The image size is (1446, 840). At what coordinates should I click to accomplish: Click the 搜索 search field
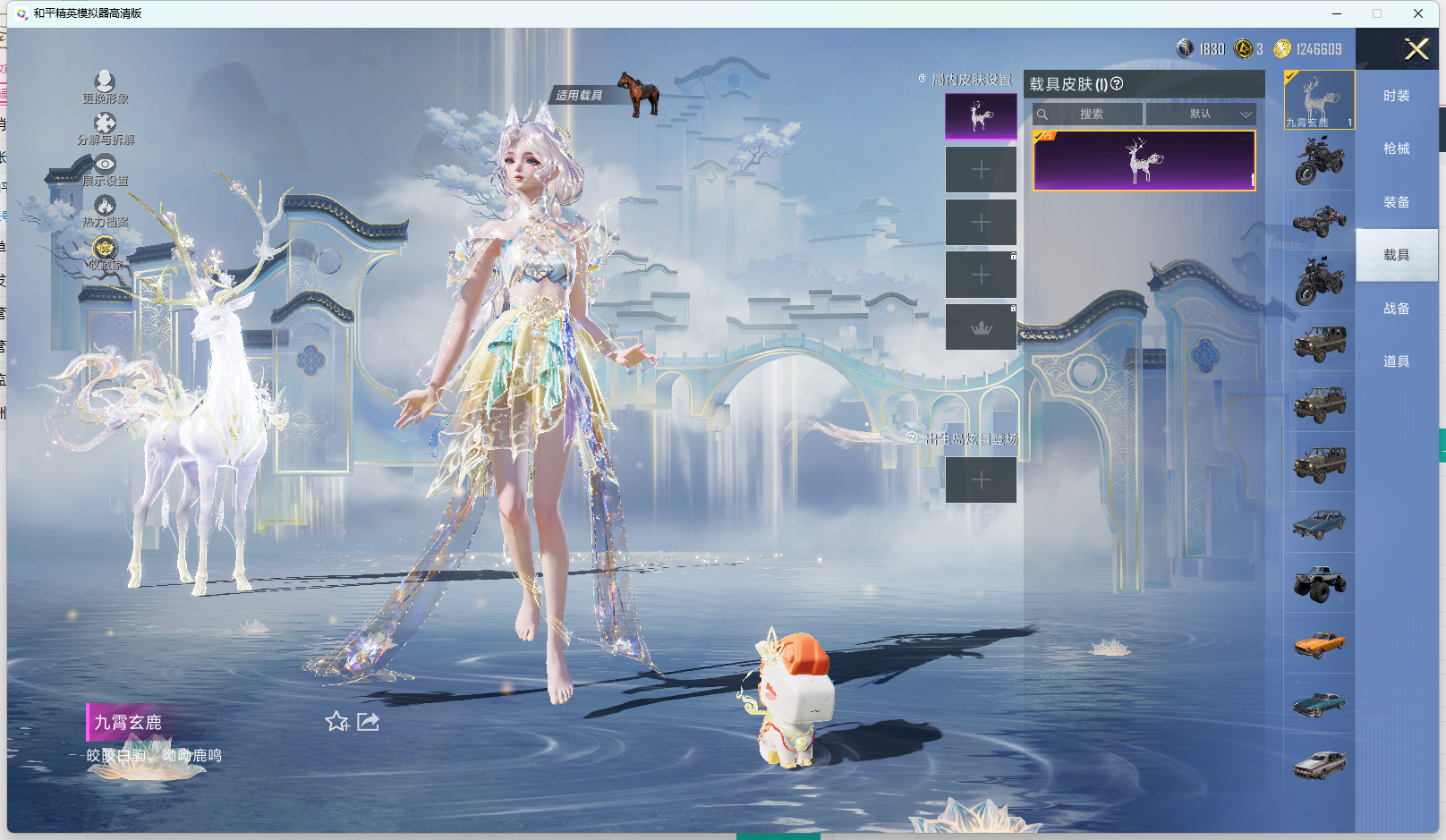pyautogui.click(x=1088, y=115)
